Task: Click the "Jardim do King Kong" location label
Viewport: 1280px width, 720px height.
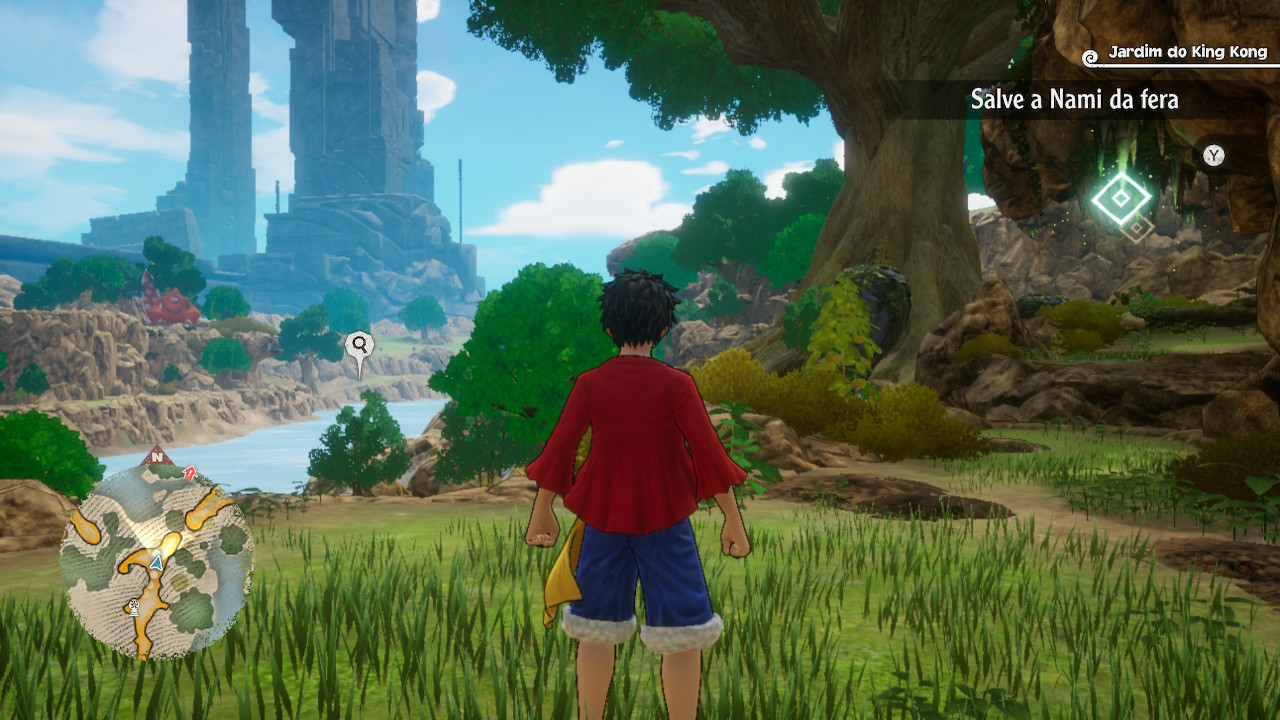Action: coord(1187,52)
